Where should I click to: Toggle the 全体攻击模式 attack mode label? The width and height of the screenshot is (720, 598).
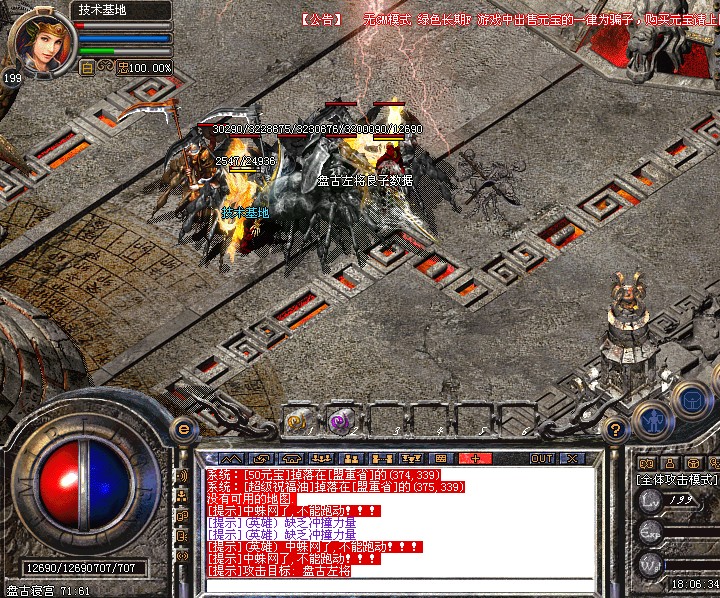[x=677, y=480]
